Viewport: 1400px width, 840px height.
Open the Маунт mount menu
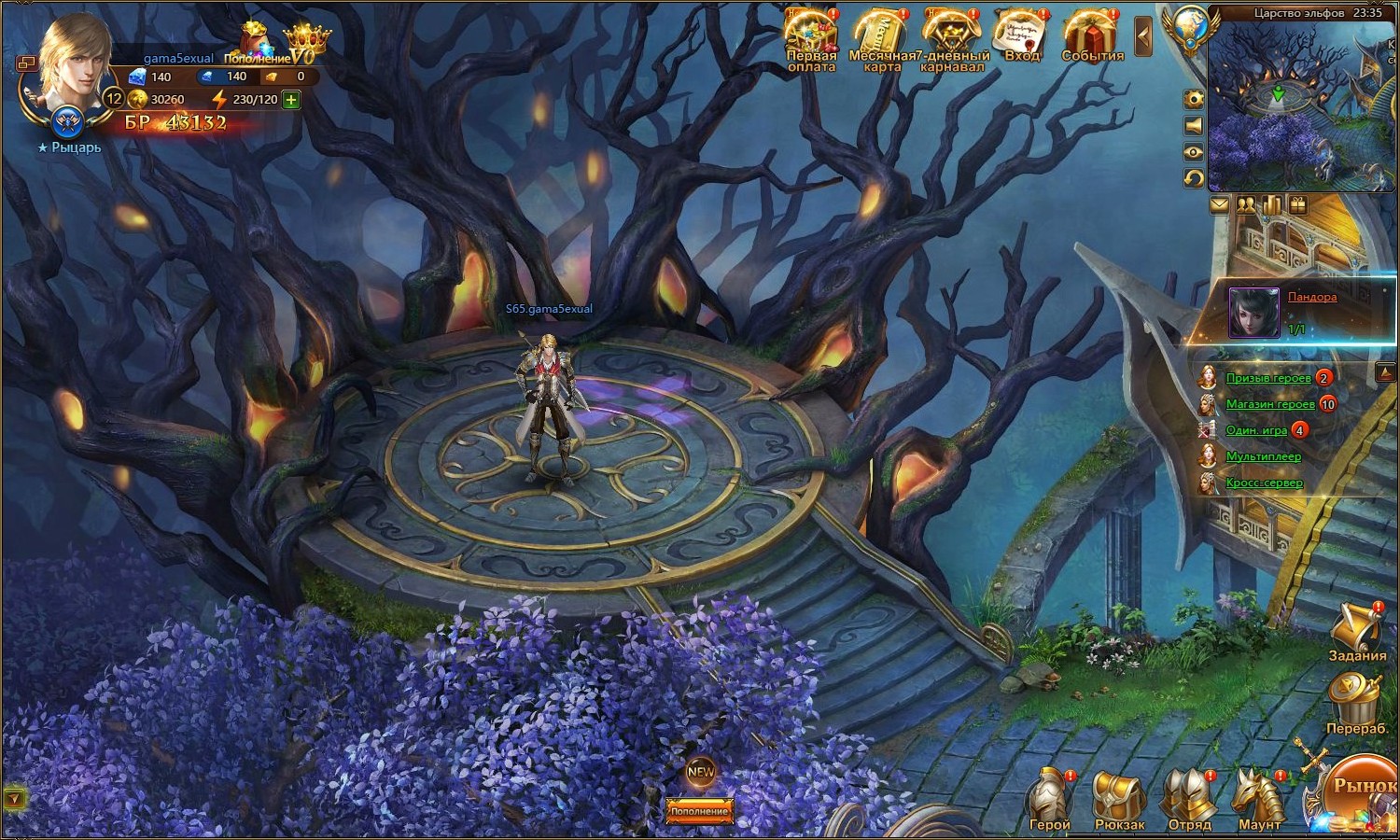click(1259, 798)
